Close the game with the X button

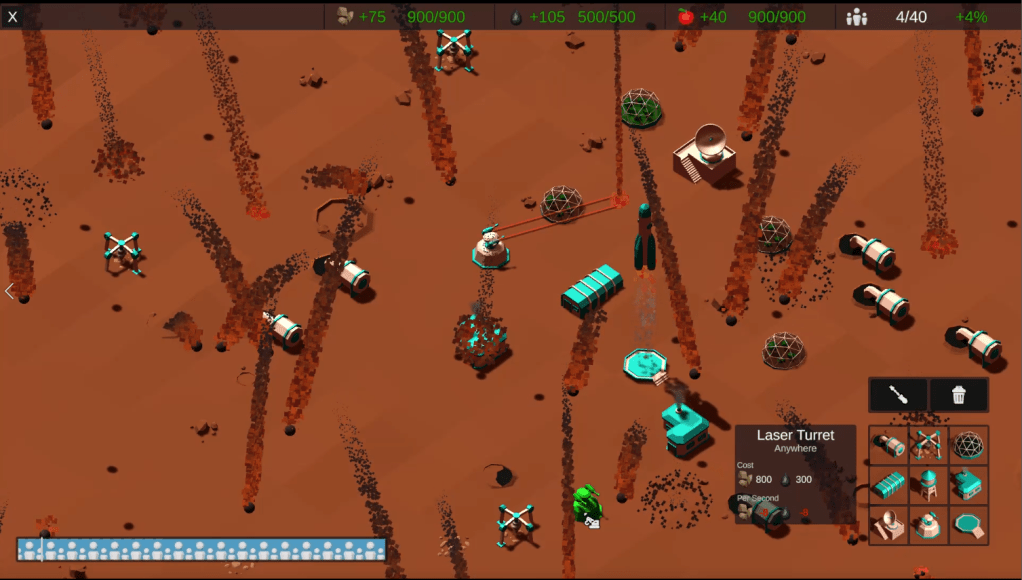13,16
